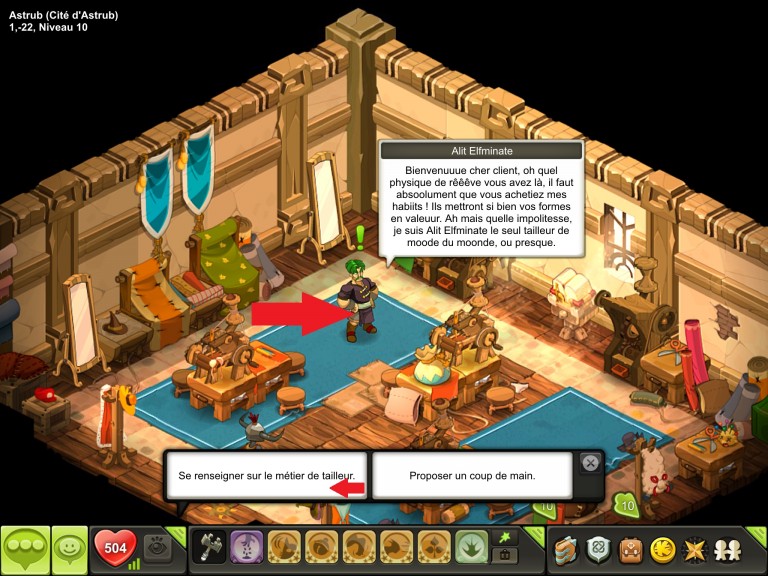Switch to the green star spells tab
This screenshot has width=768, height=576.
508,538
